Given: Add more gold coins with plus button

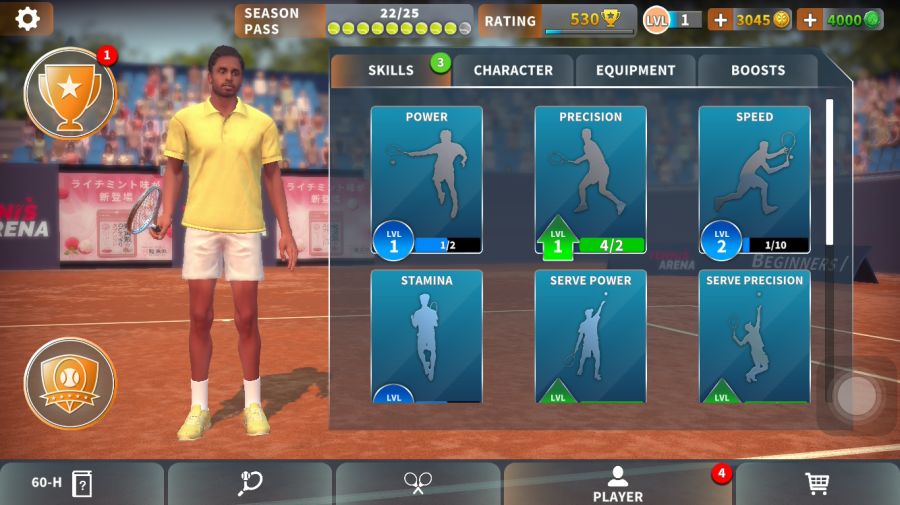Looking at the screenshot, I should [x=720, y=20].
